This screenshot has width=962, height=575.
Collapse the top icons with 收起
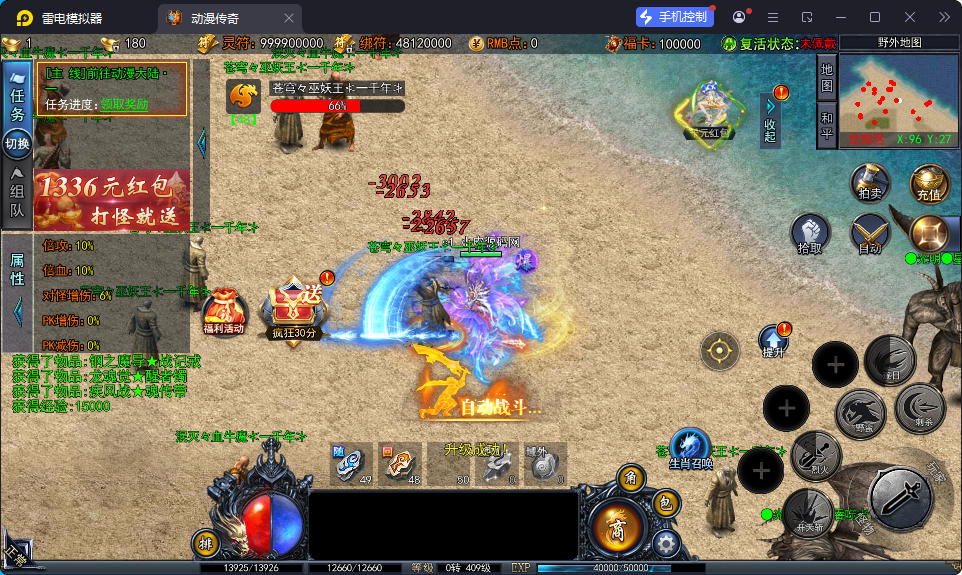[769, 120]
